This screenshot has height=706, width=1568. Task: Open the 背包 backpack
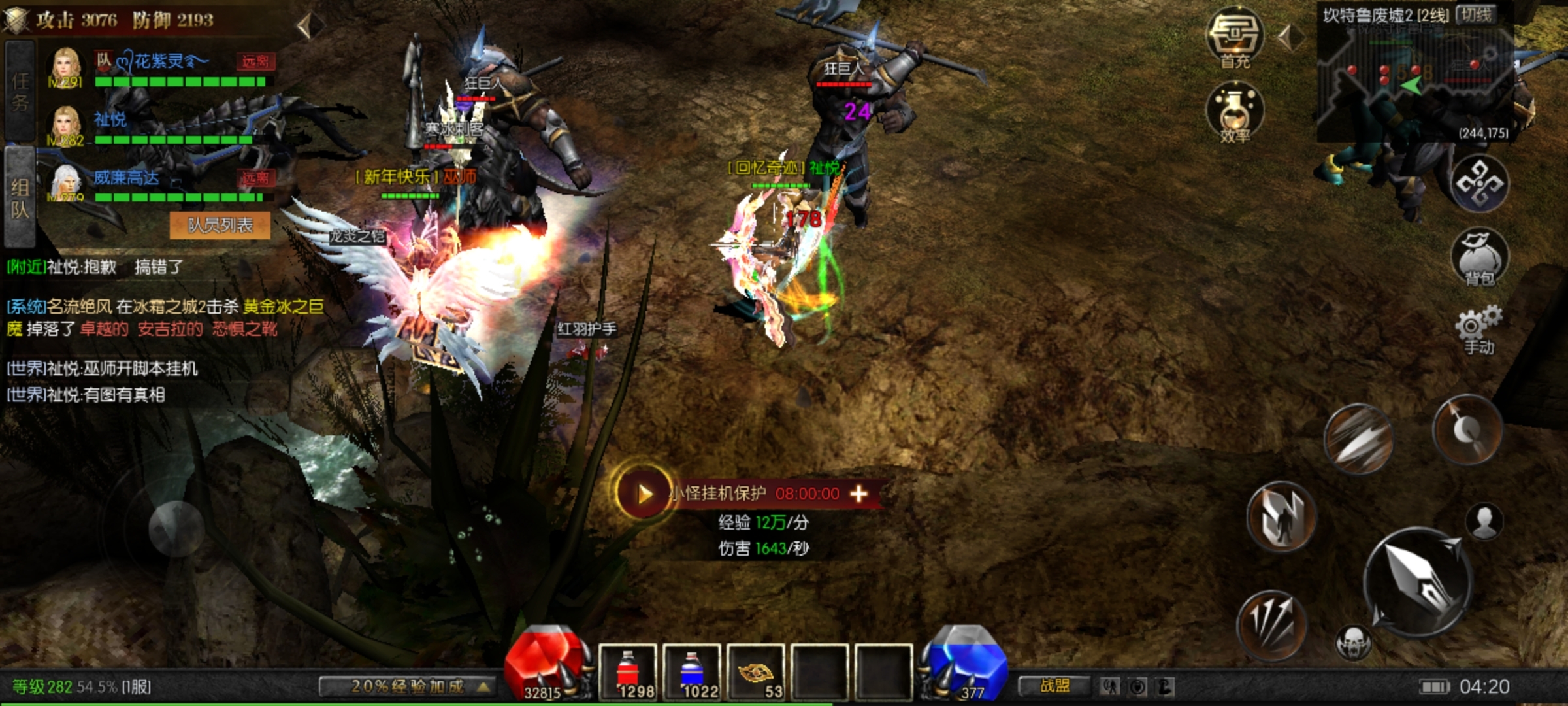coord(1479,256)
